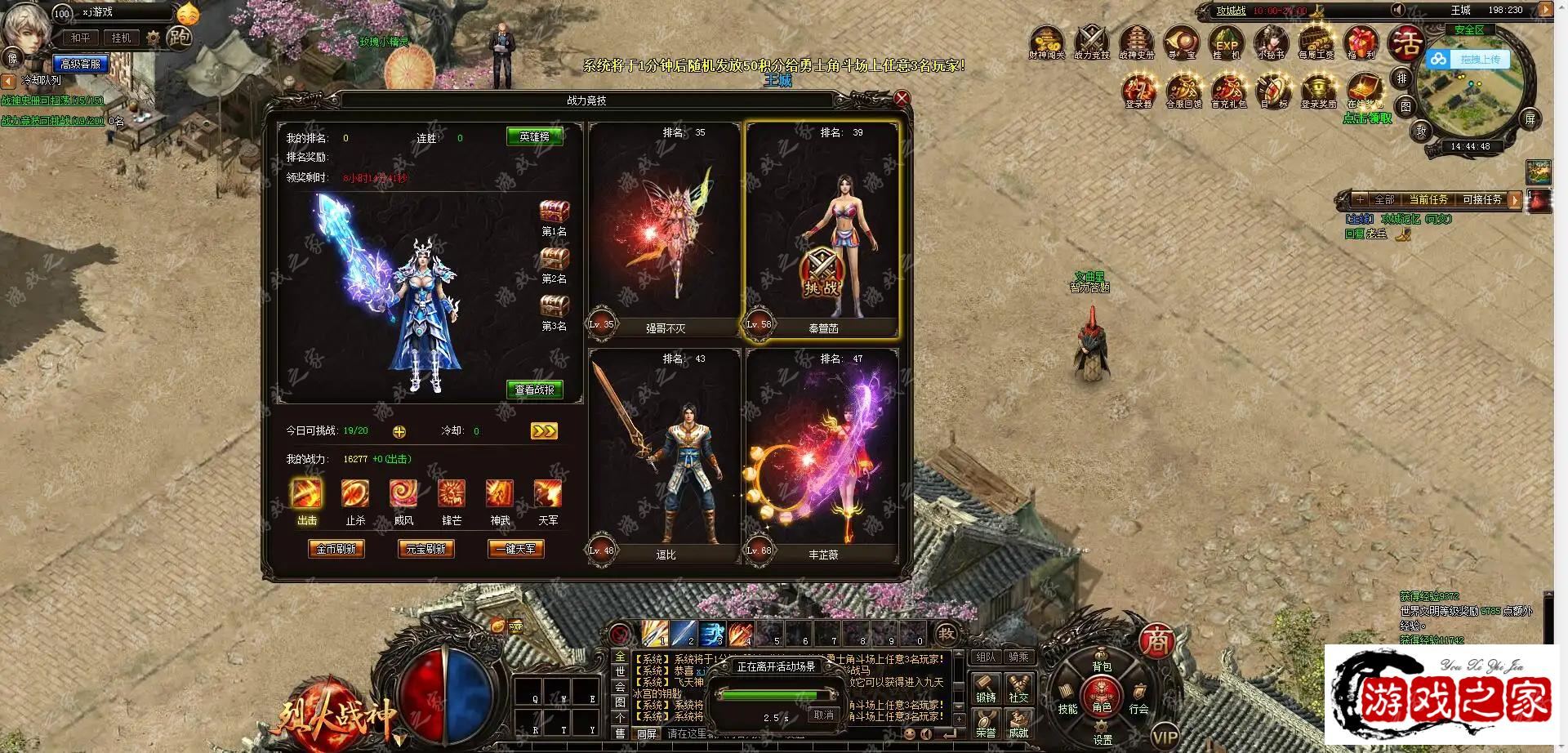
Task: Open the VIP panel
Action: pyautogui.click(x=1165, y=734)
